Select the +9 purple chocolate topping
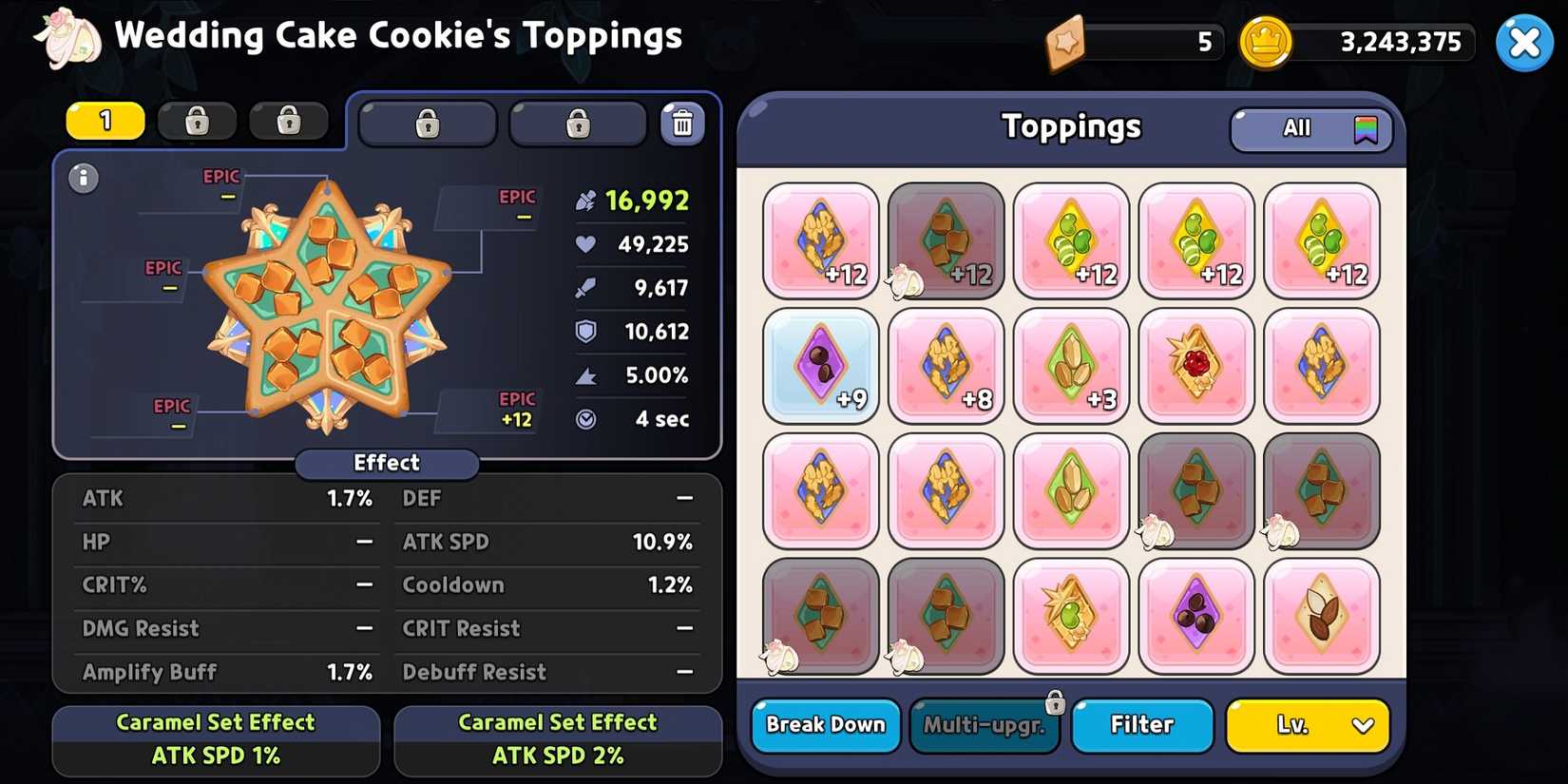This screenshot has width=1568, height=784. coord(820,366)
